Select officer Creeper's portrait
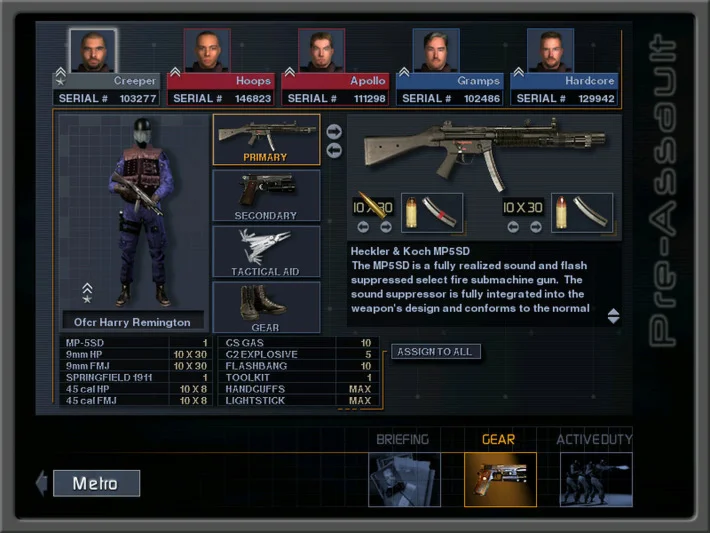Image resolution: width=710 pixels, height=533 pixels. [x=92, y=50]
